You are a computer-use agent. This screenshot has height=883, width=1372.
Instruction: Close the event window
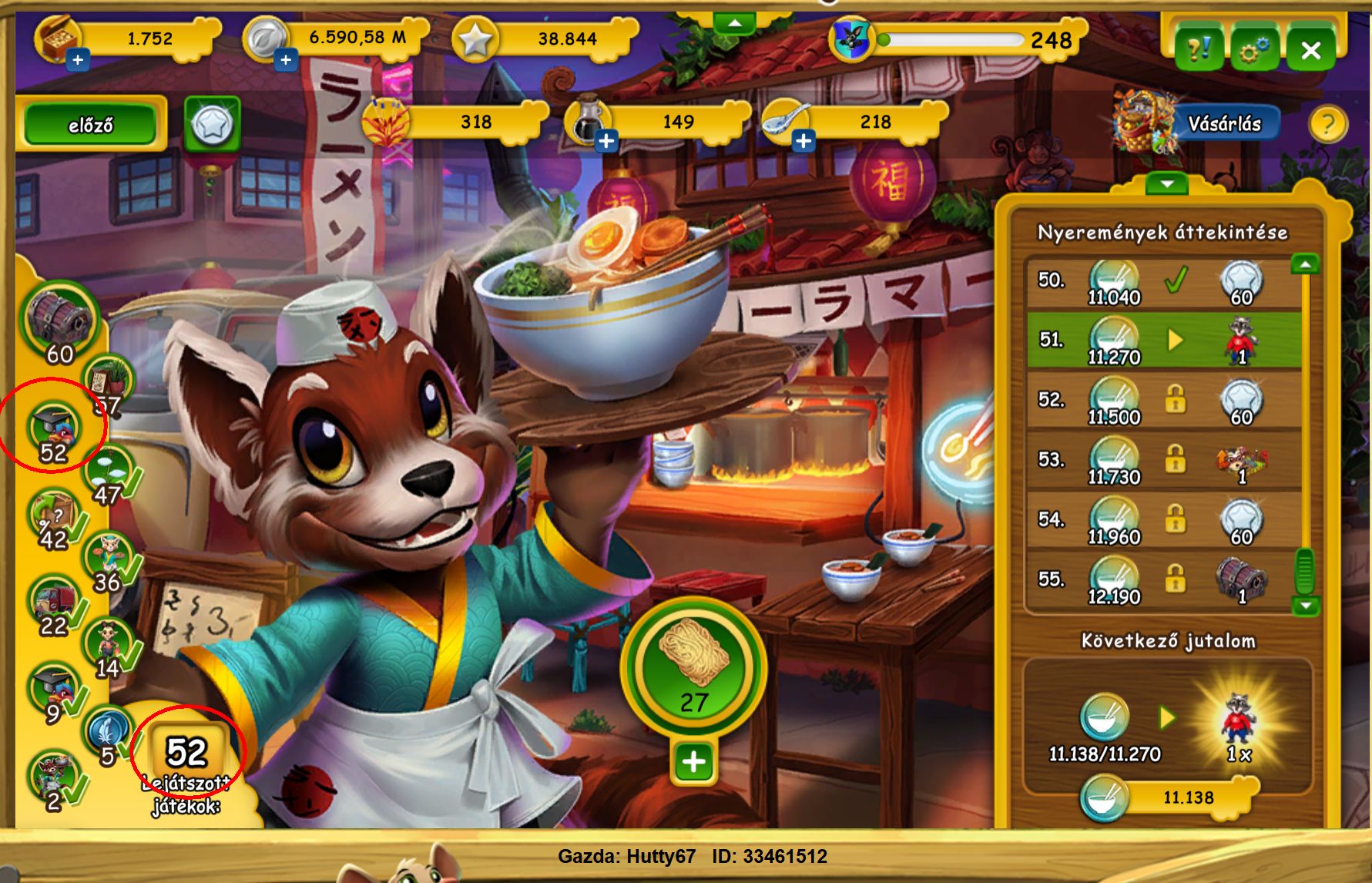click(x=1310, y=51)
